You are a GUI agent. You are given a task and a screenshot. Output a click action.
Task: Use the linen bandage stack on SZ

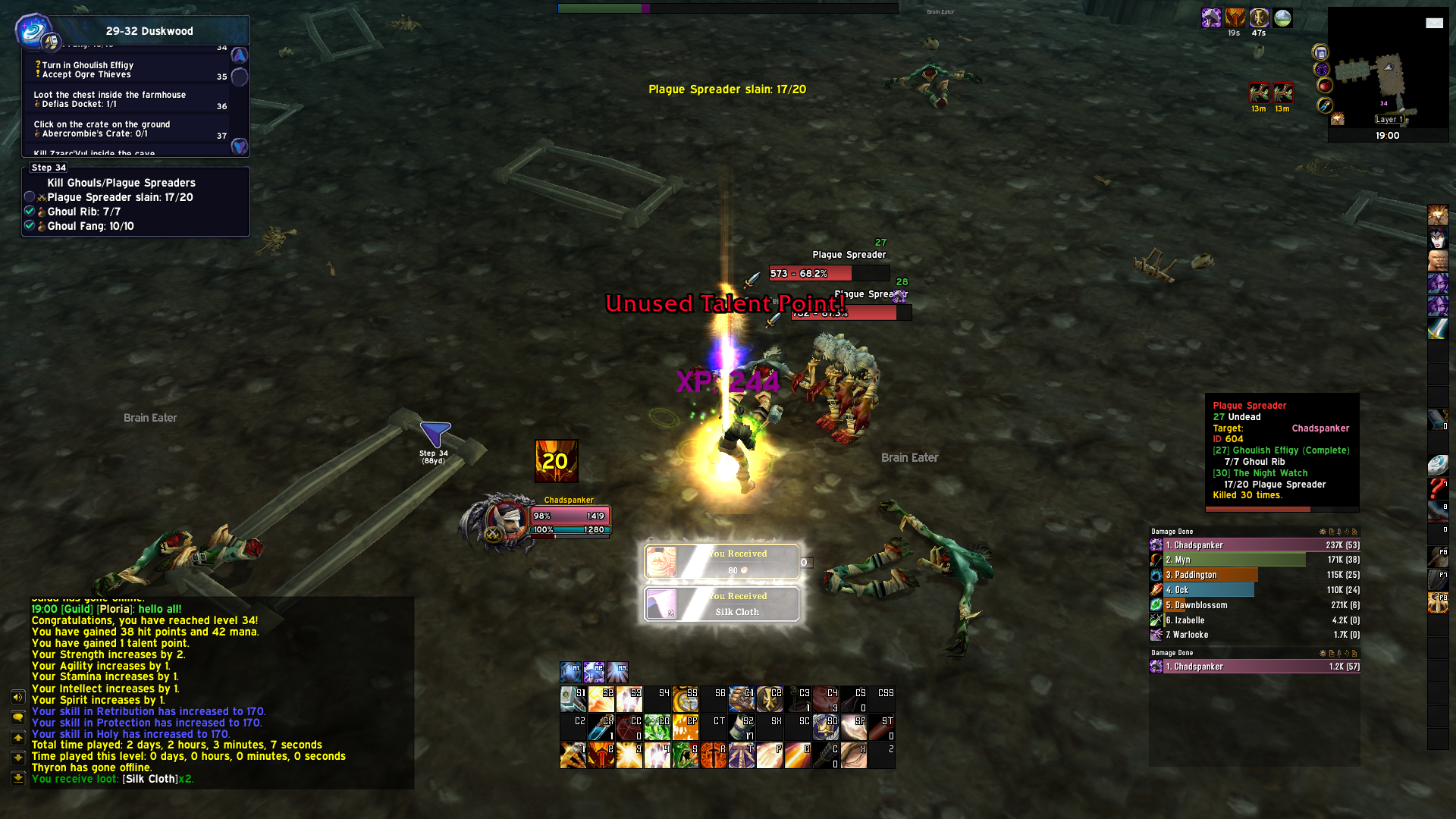click(x=741, y=727)
